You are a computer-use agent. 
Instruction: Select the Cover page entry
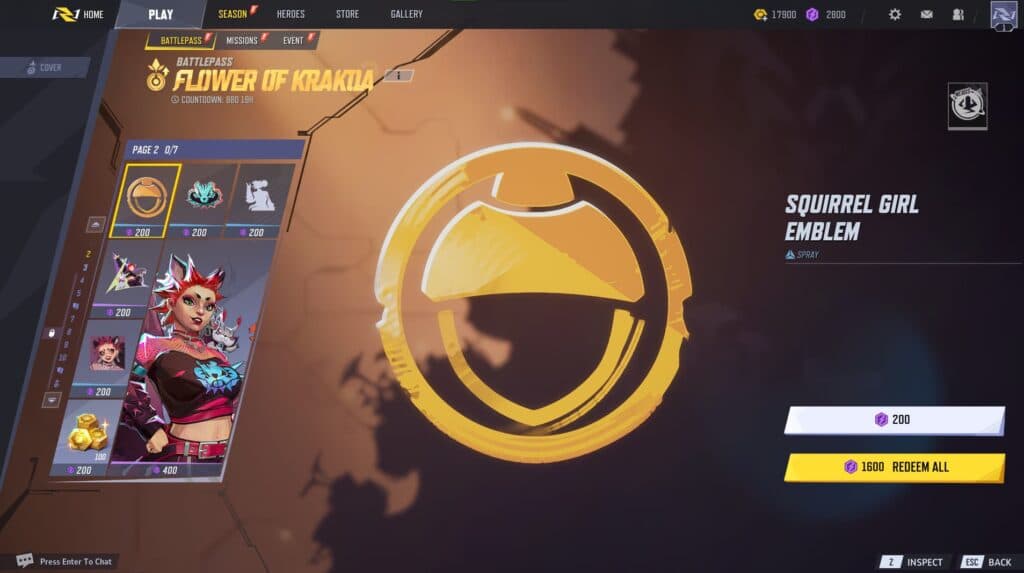(x=46, y=67)
